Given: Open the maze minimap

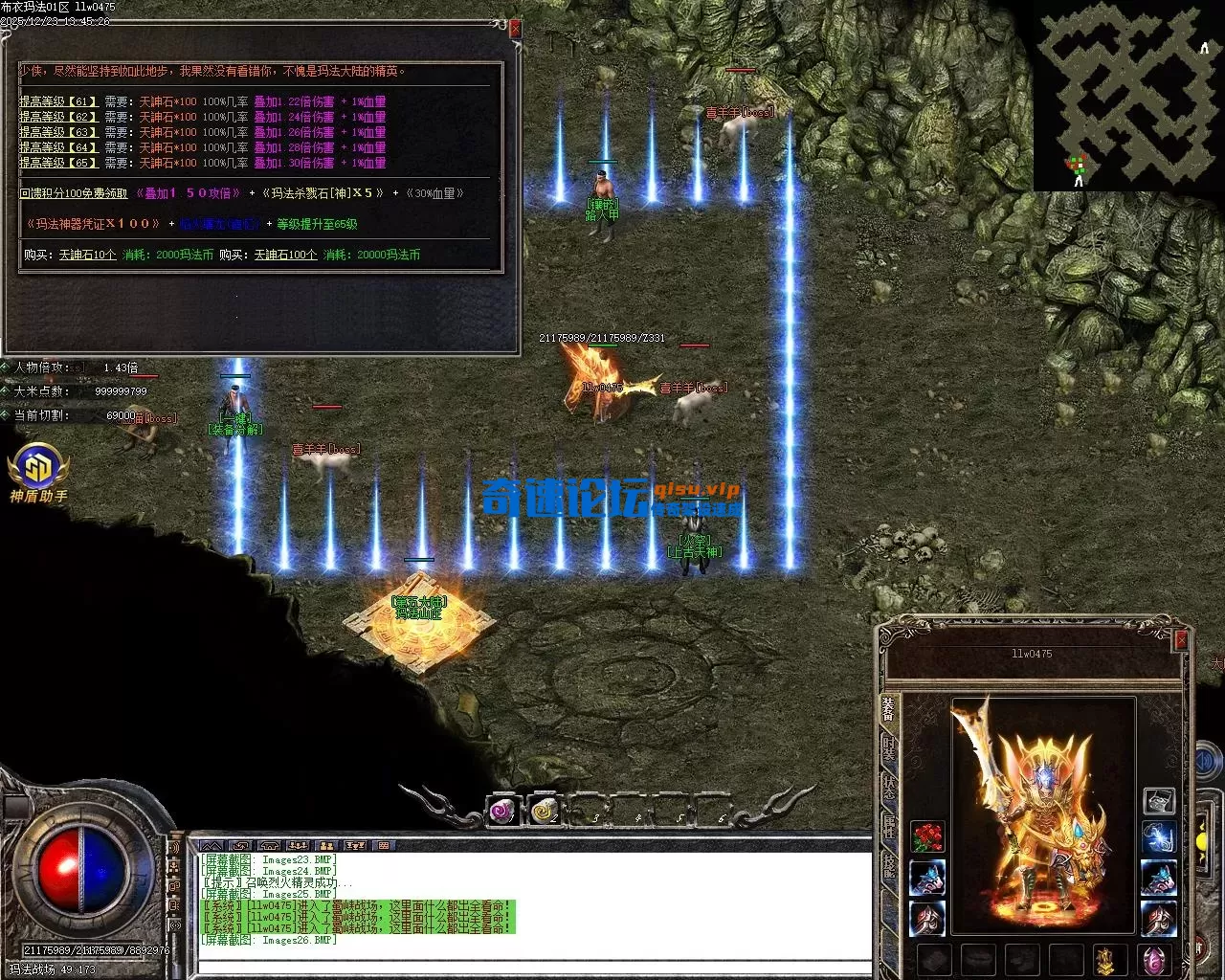Looking at the screenshot, I should click(x=1127, y=94).
